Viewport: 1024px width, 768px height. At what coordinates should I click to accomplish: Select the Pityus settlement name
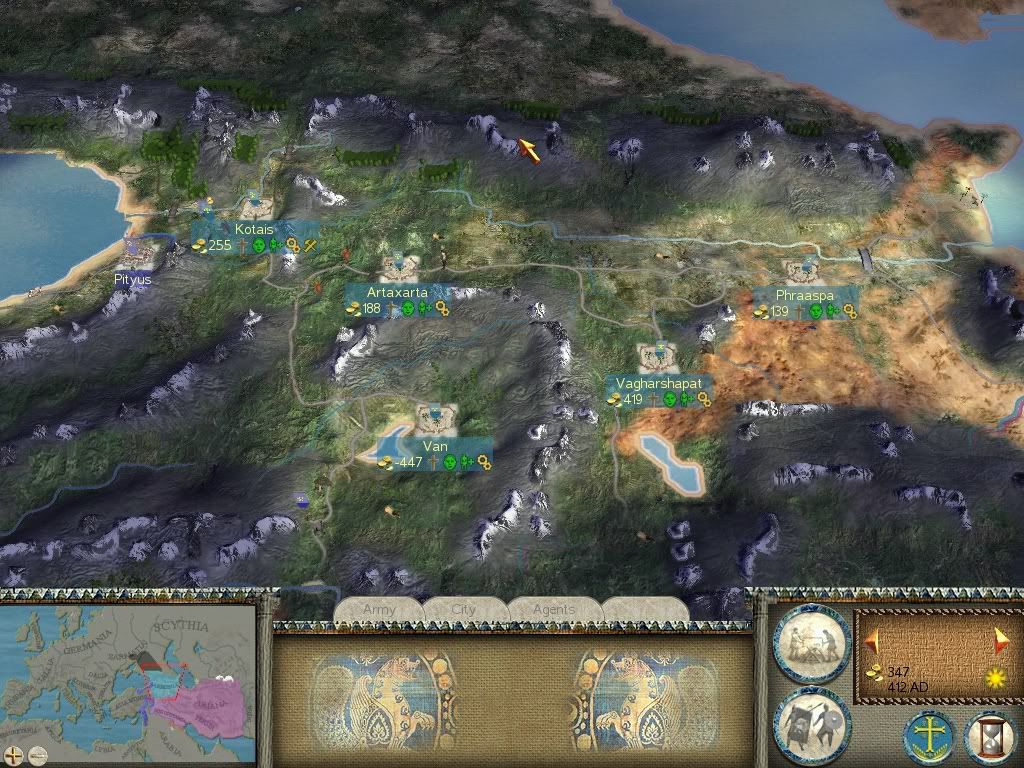133,280
